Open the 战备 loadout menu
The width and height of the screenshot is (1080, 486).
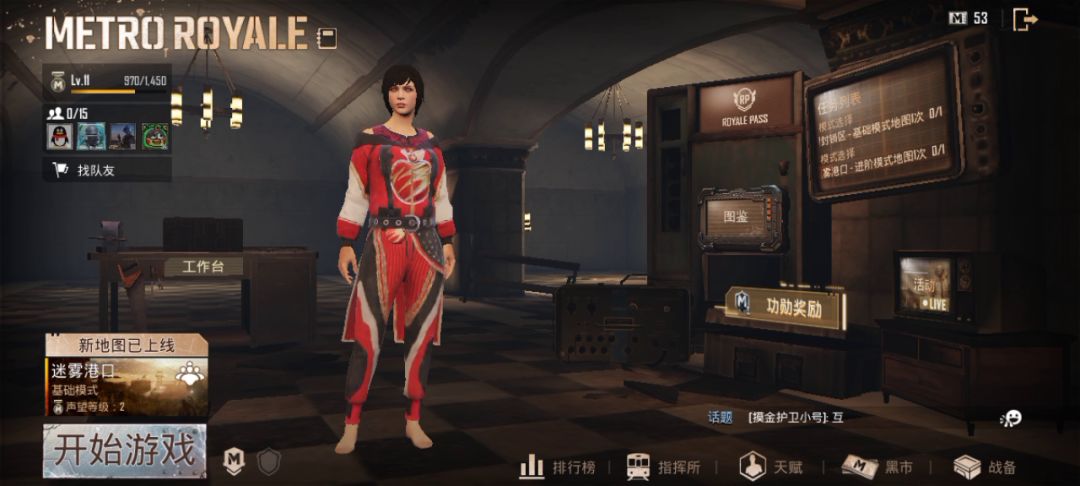pyautogui.click(x=986, y=466)
